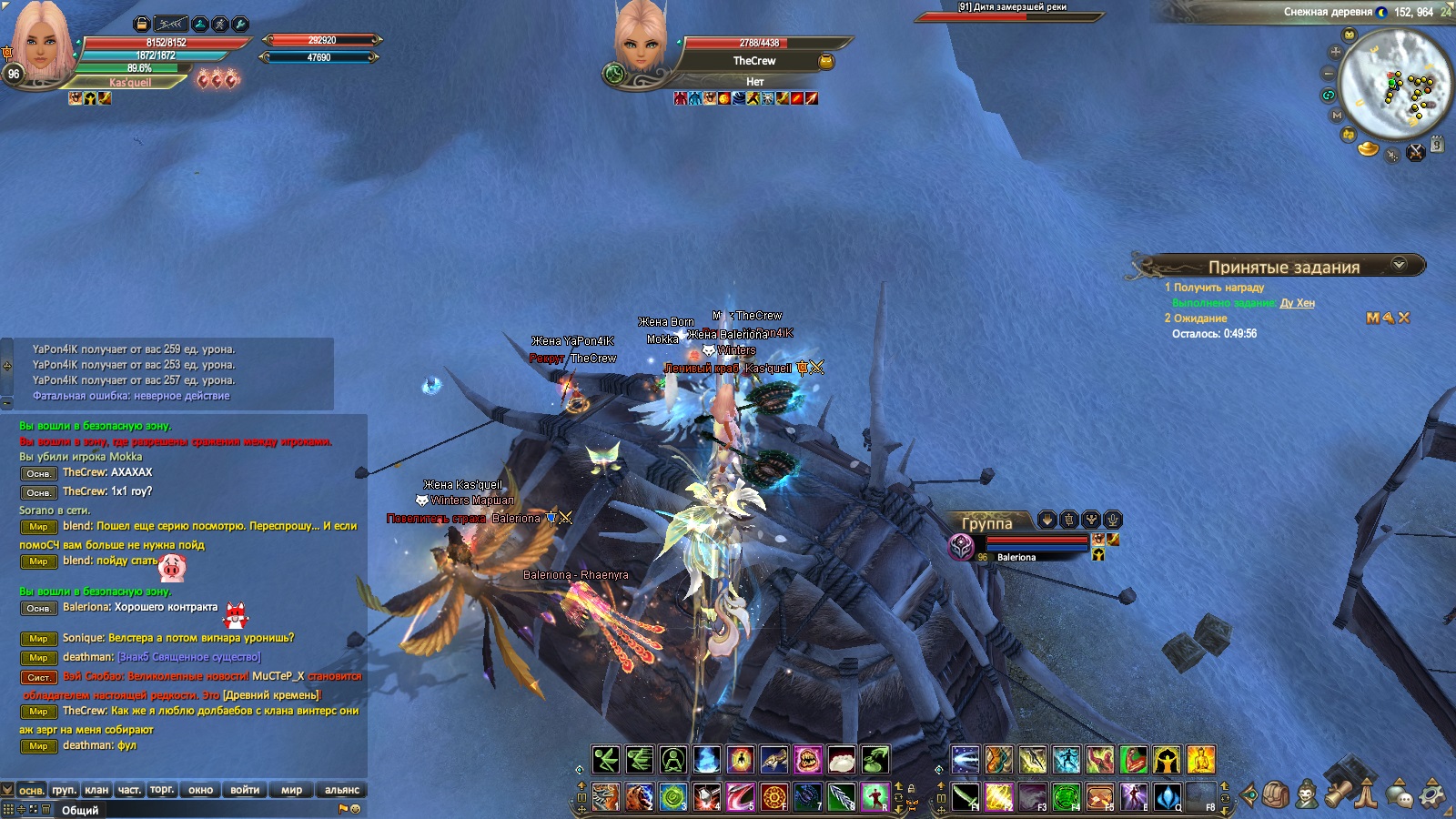Open the calendar icon beside the minimap
Viewport: 1456px width, 819px height.
(1437, 145)
